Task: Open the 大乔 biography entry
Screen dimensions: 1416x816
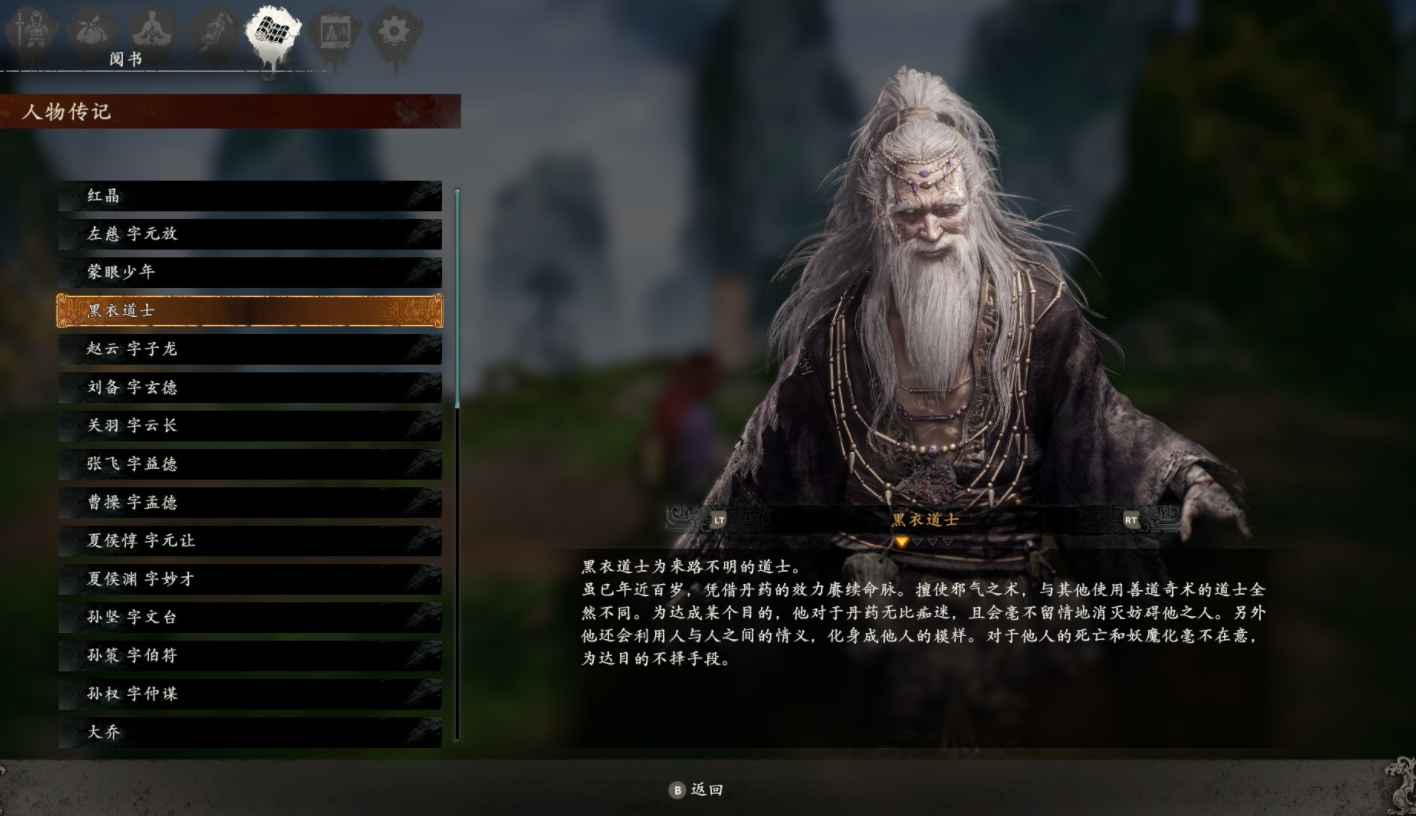Action: tap(250, 732)
